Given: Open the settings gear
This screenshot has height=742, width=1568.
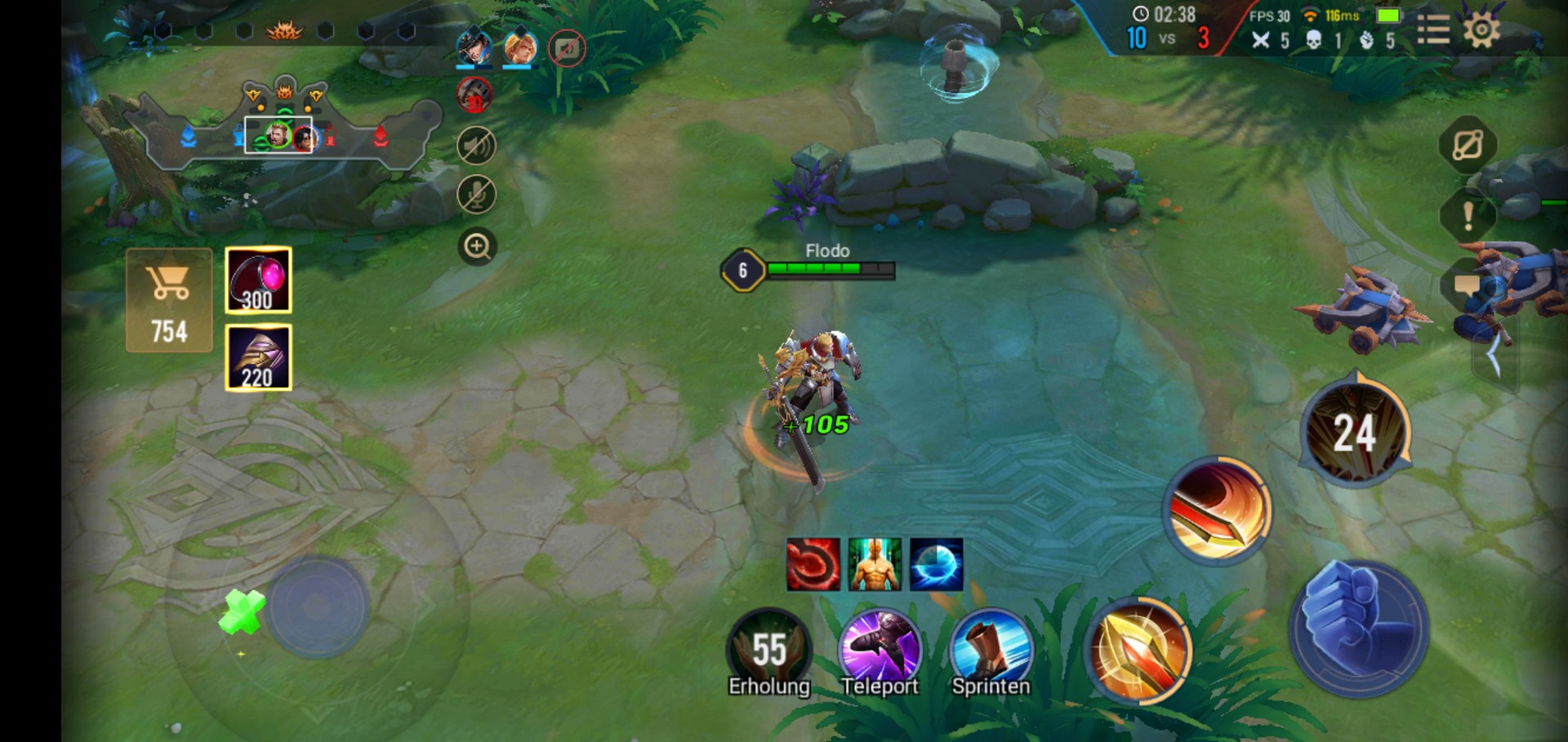Looking at the screenshot, I should [1481, 31].
